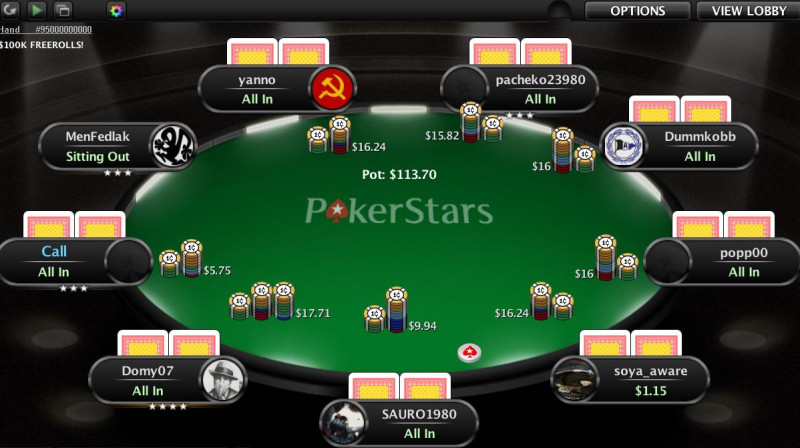Click the Call player panel
800x448 pixels.
(x=55, y=262)
